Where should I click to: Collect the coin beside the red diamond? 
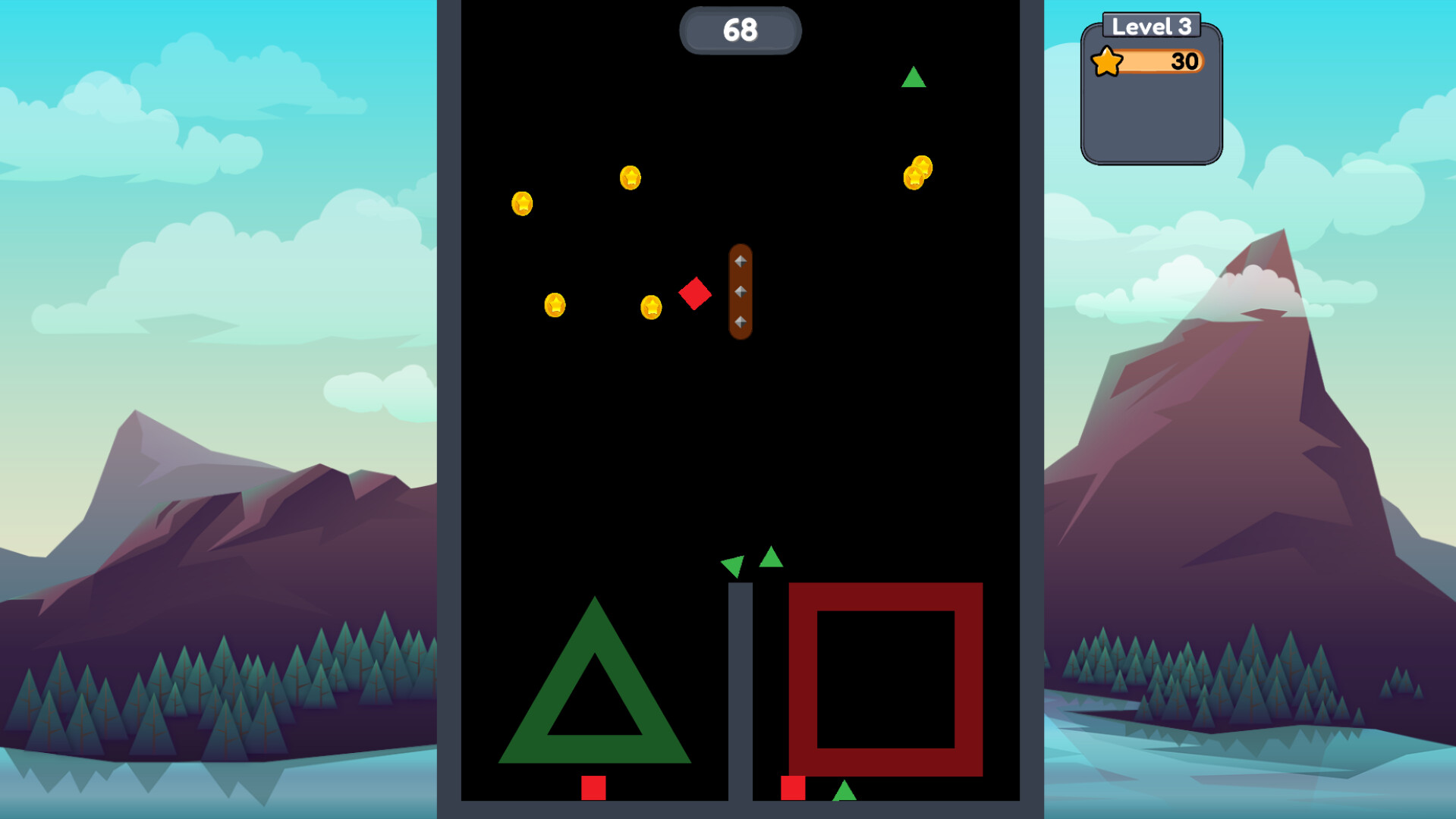tap(651, 306)
